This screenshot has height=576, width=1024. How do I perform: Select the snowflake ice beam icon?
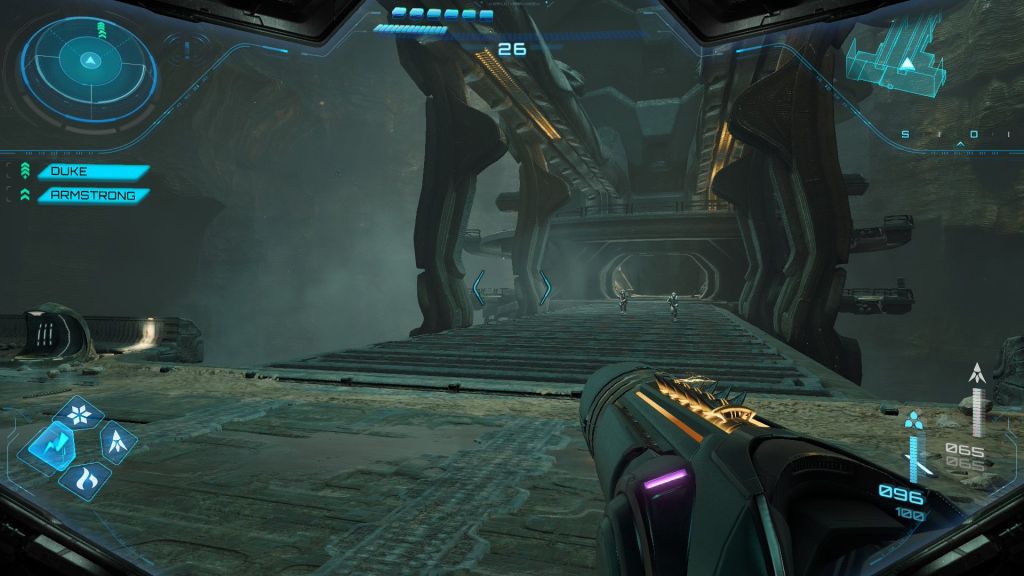(79, 413)
